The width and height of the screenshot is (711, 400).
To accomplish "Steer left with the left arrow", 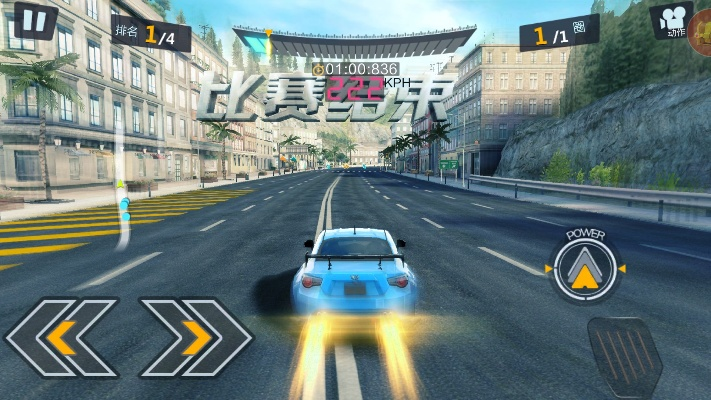I will pyautogui.click(x=61, y=337).
